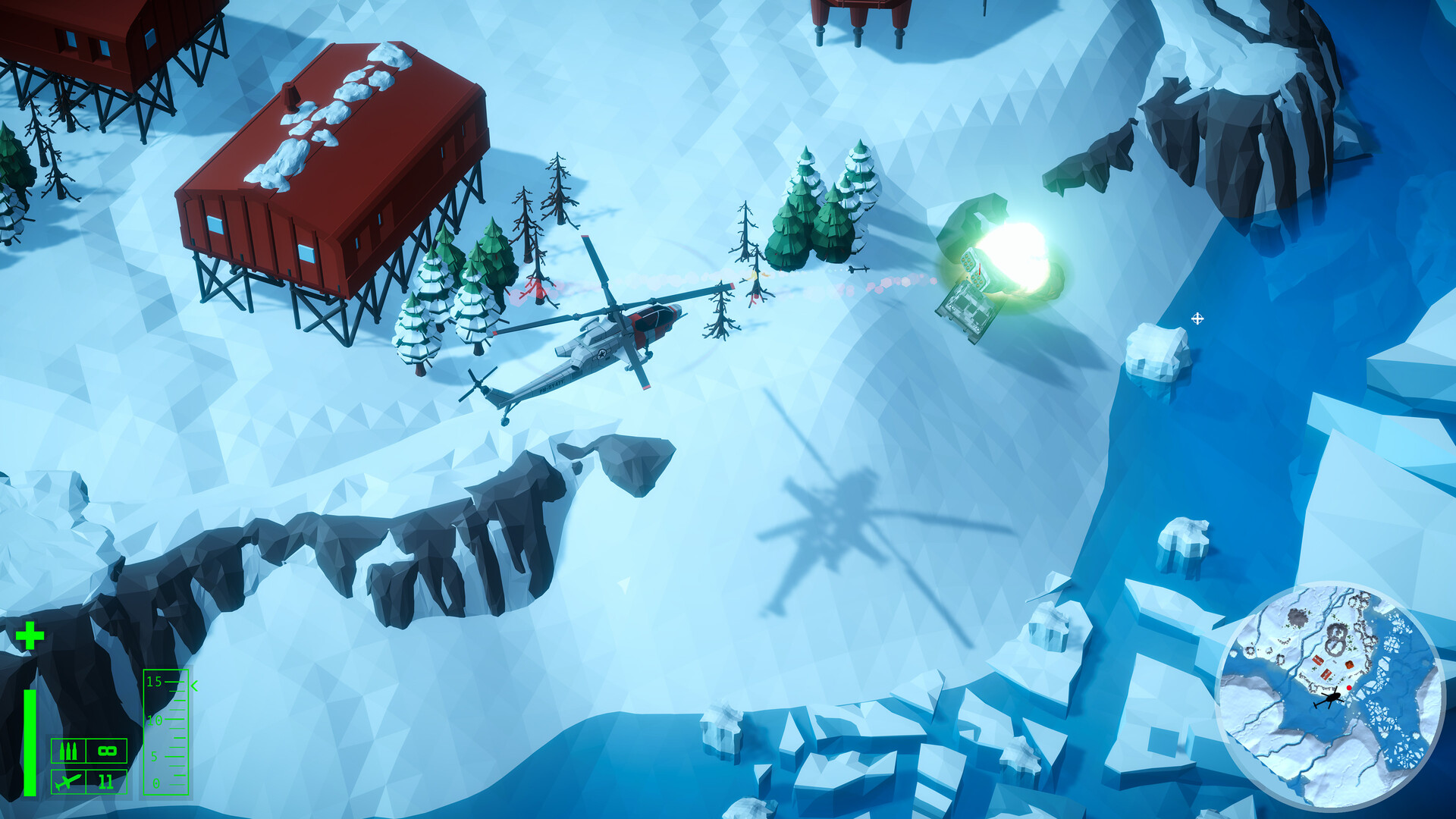Image resolution: width=1456 pixels, height=819 pixels.
Task: Click the 10 mark on the altitude gauge
Action: pos(154,720)
